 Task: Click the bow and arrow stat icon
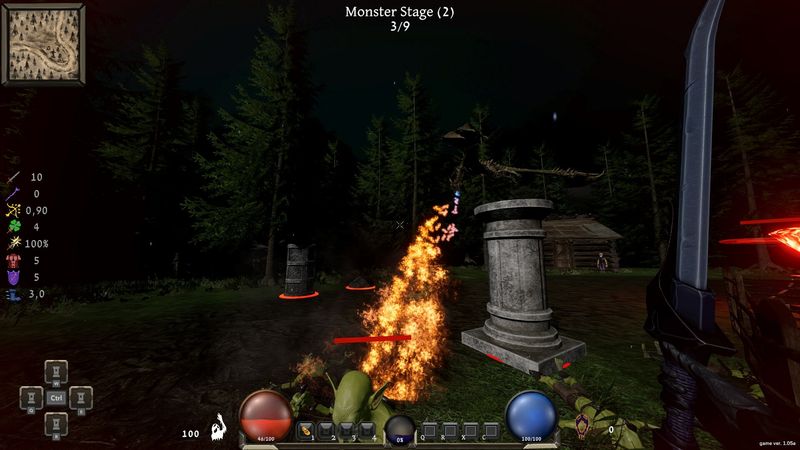pyautogui.click(x=12, y=210)
